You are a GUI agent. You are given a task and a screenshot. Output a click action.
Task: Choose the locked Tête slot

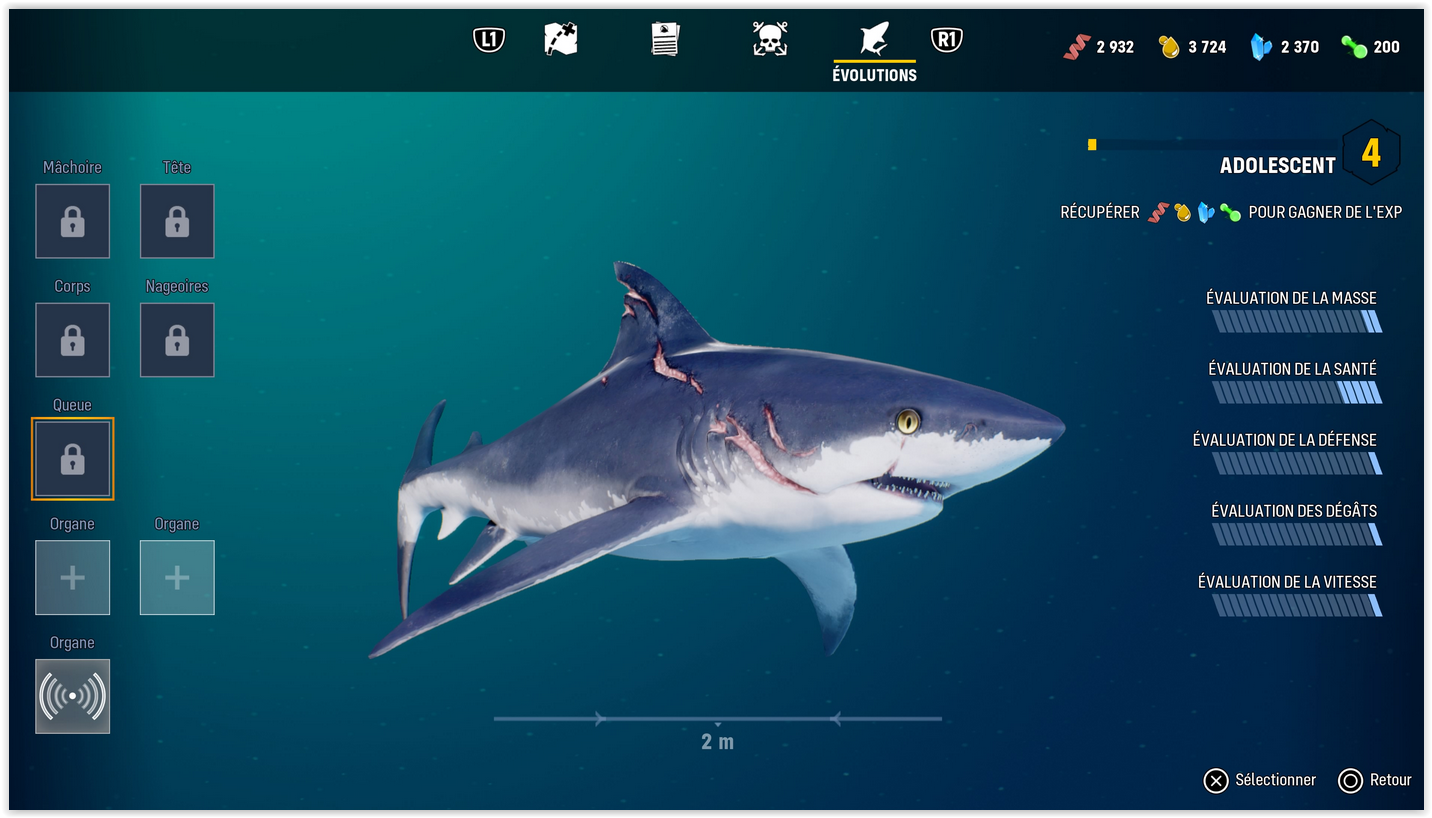pyautogui.click(x=177, y=221)
